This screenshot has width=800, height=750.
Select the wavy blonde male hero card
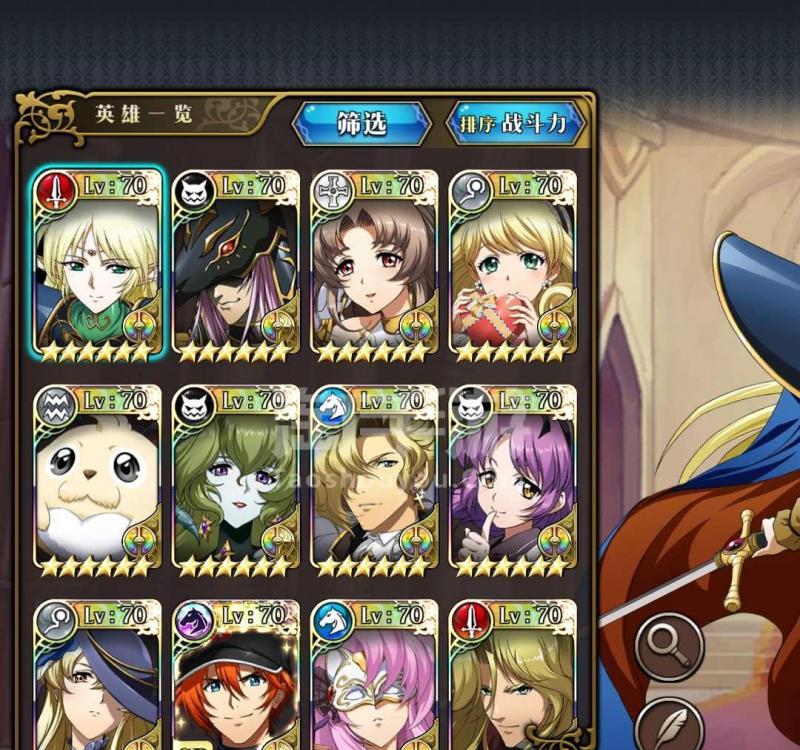[x=374, y=482]
